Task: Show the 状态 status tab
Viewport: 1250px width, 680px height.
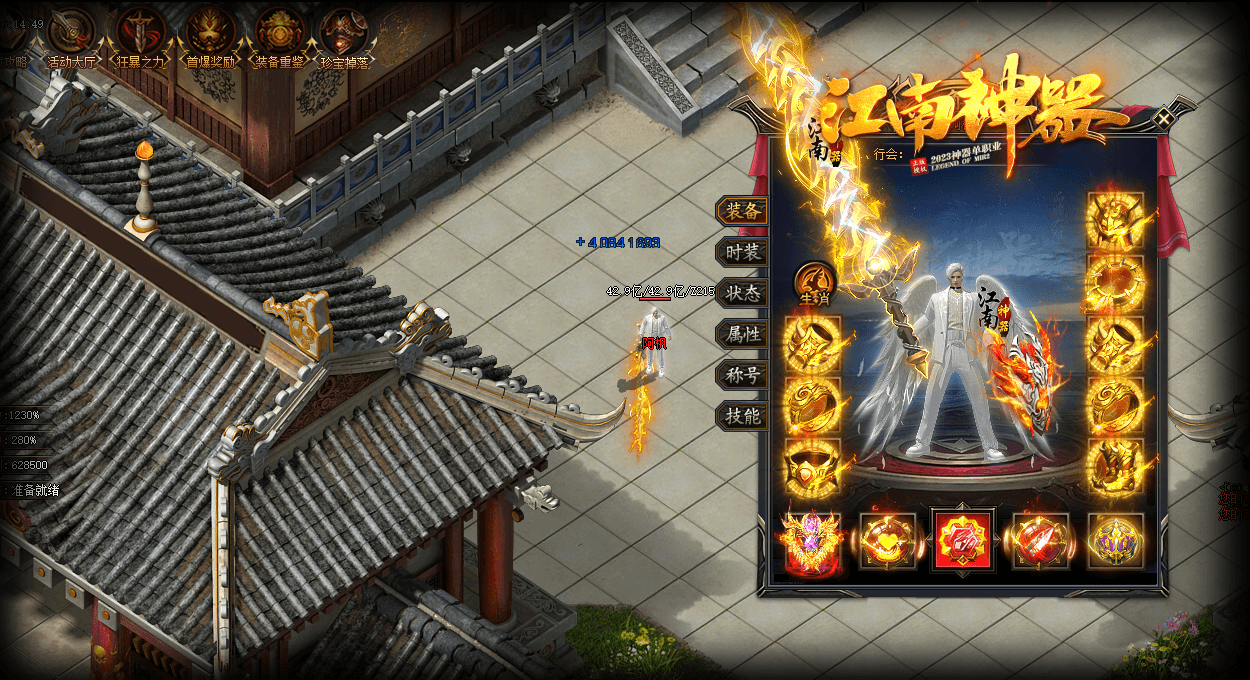Action: (x=743, y=294)
